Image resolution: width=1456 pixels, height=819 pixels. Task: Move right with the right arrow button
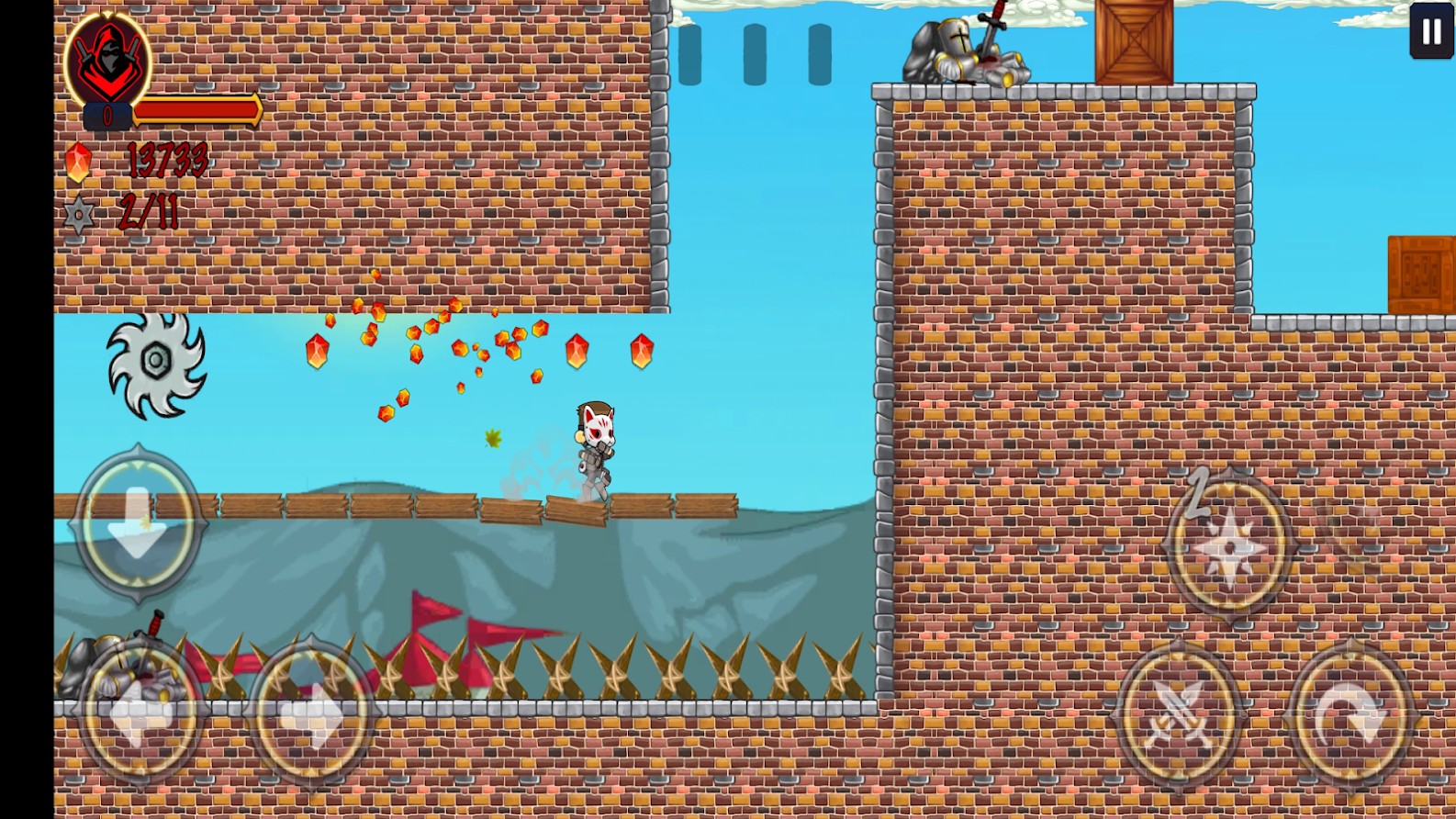coord(311,713)
